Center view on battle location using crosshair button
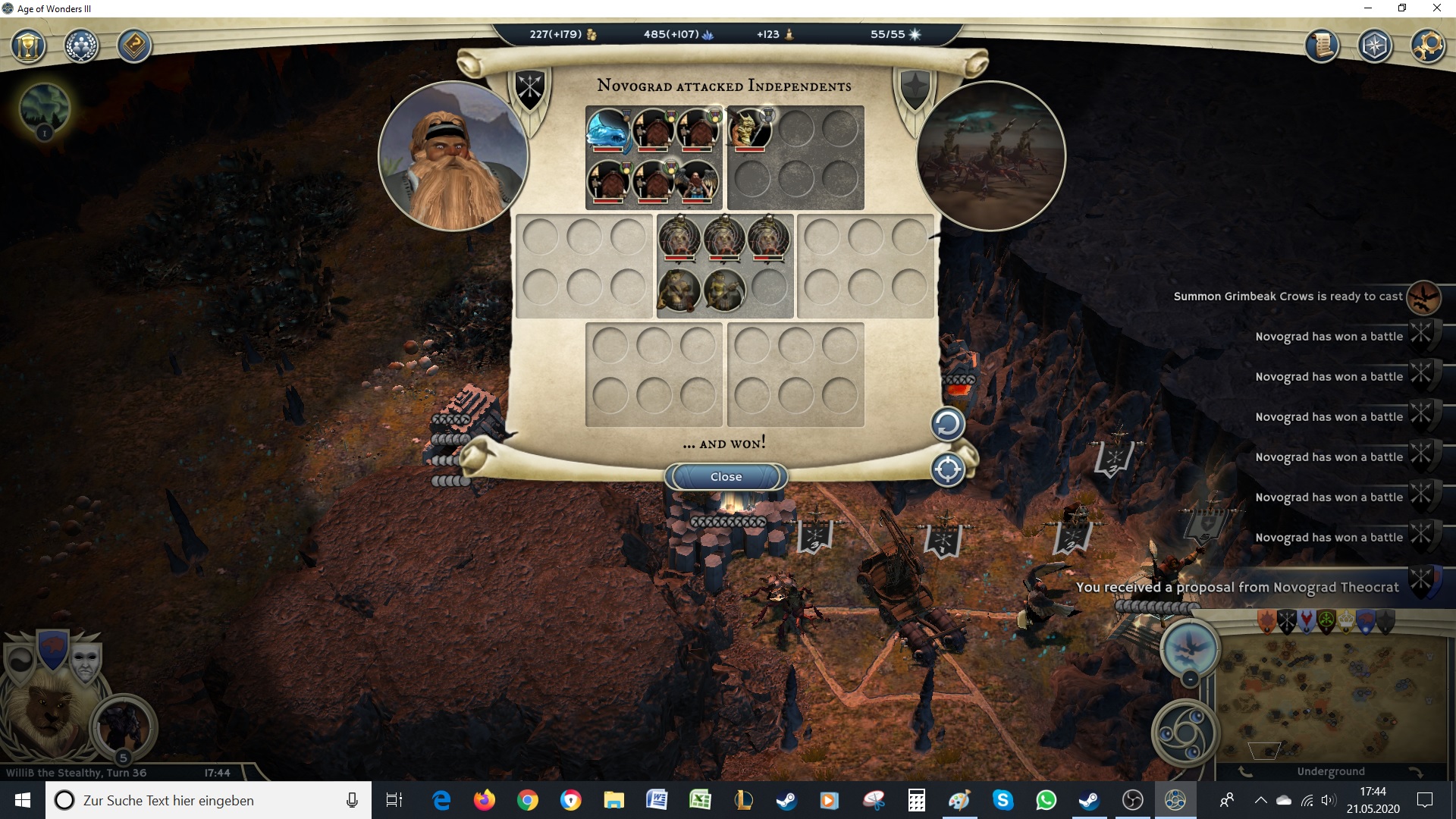1456x819 pixels. pos(947,469)
